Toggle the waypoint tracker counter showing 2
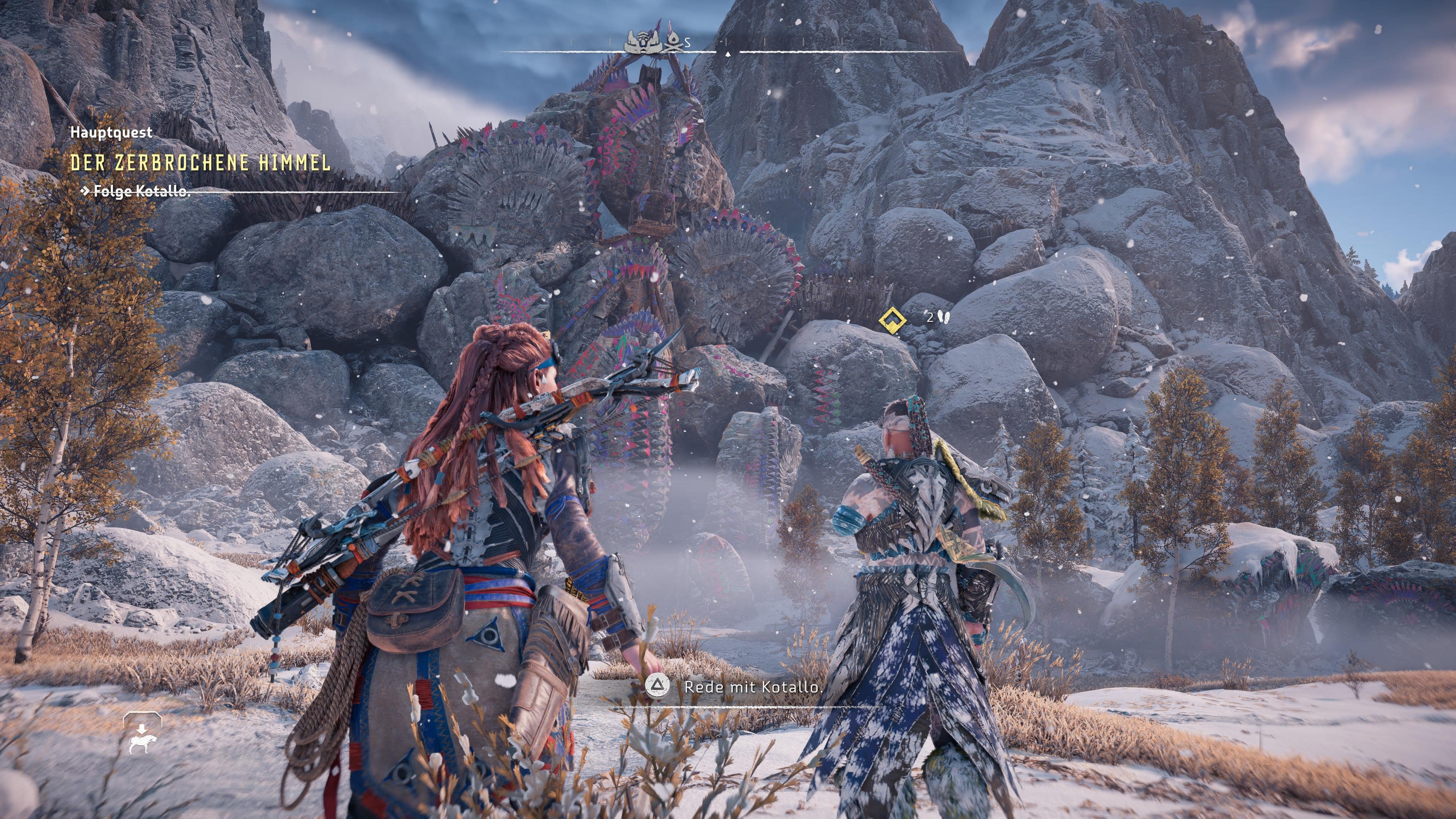This screenshot has height=819, width=1456. point(930,318)
